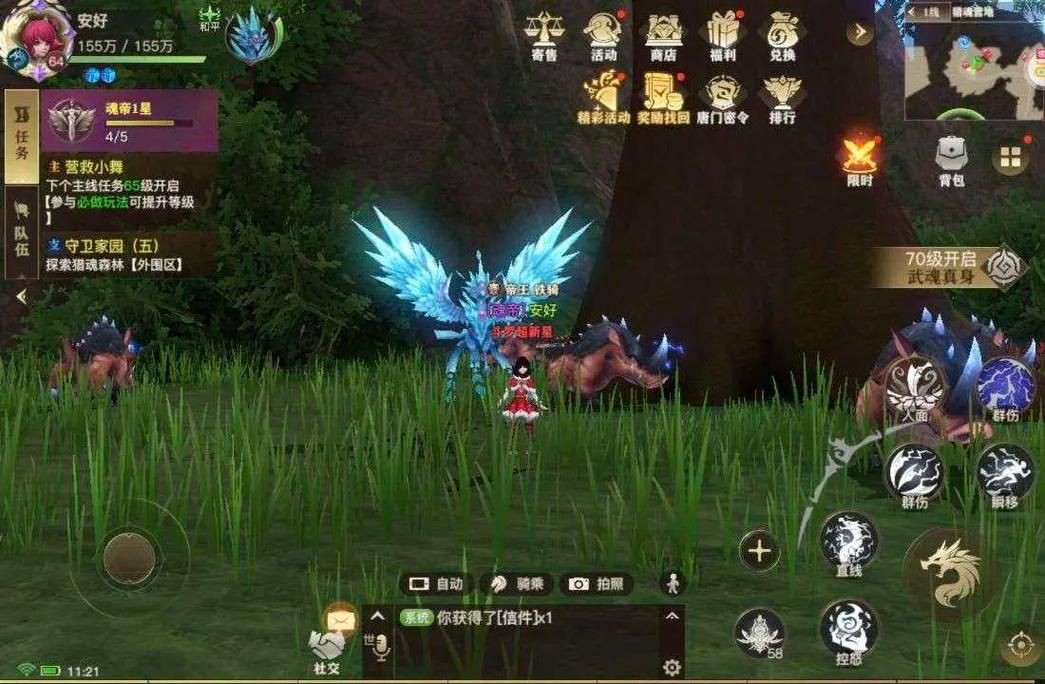The image size is (1045, 684).
Task: Open the 活动 events menu
Action: click(603, 34)
